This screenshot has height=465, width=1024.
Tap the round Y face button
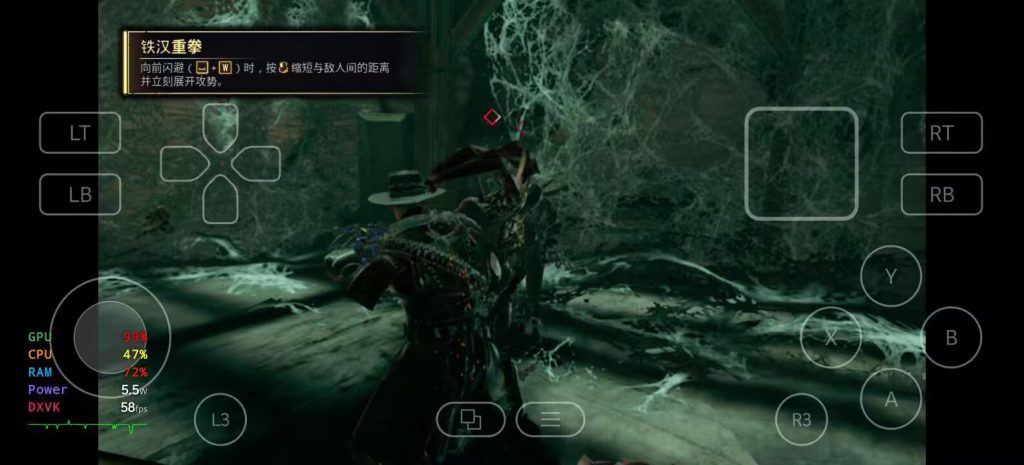coord(890,276)
